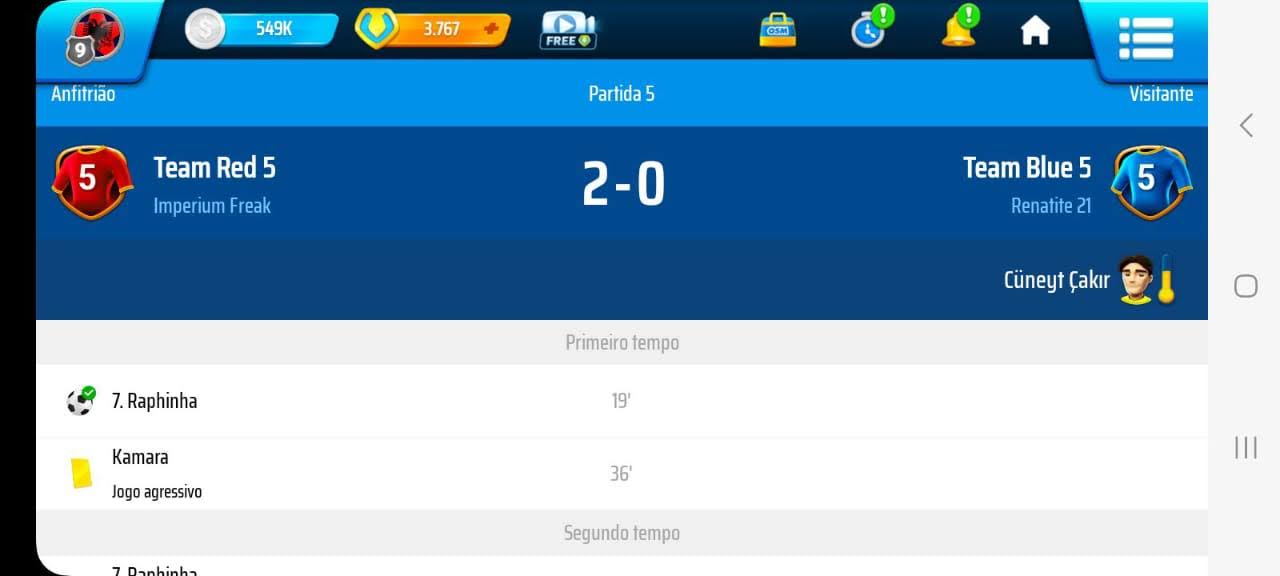Image resolution: width=1280 pixels, height=576 pixels.
Task: Open manager Renatite 21's profile
Action: coord(1050,206)
